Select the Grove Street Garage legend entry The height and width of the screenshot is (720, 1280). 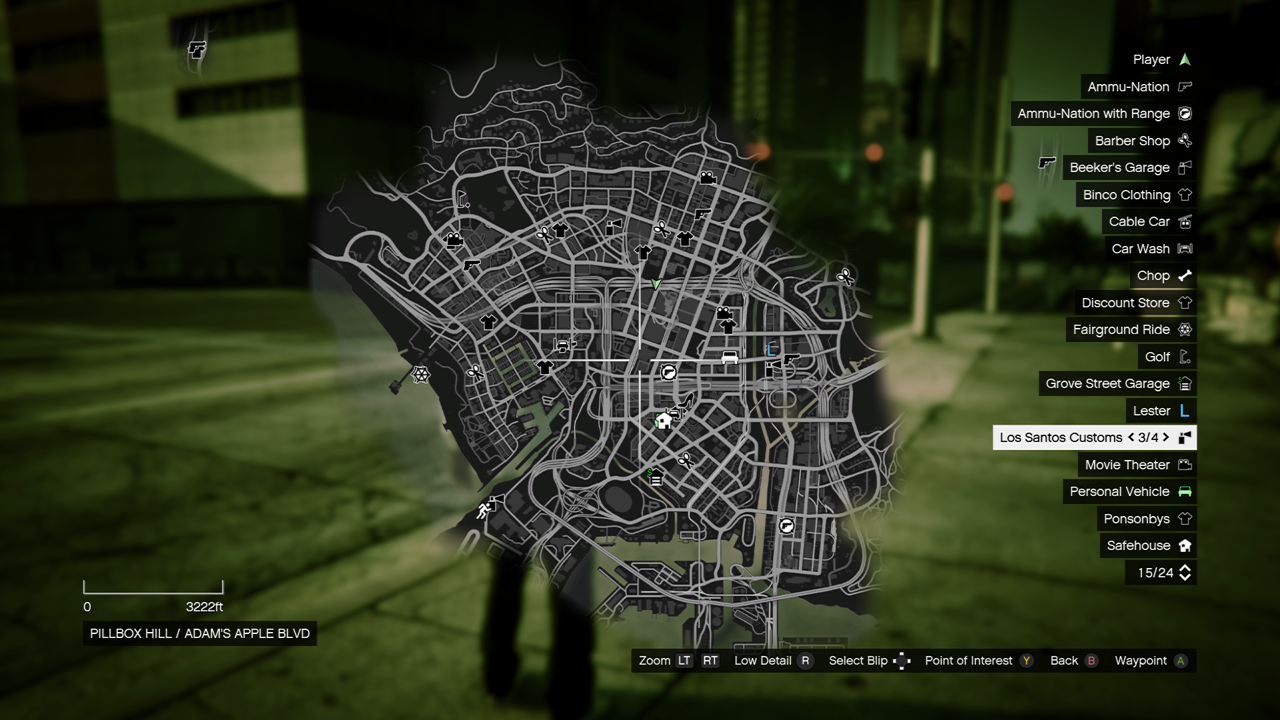(x=1106, y=383)
